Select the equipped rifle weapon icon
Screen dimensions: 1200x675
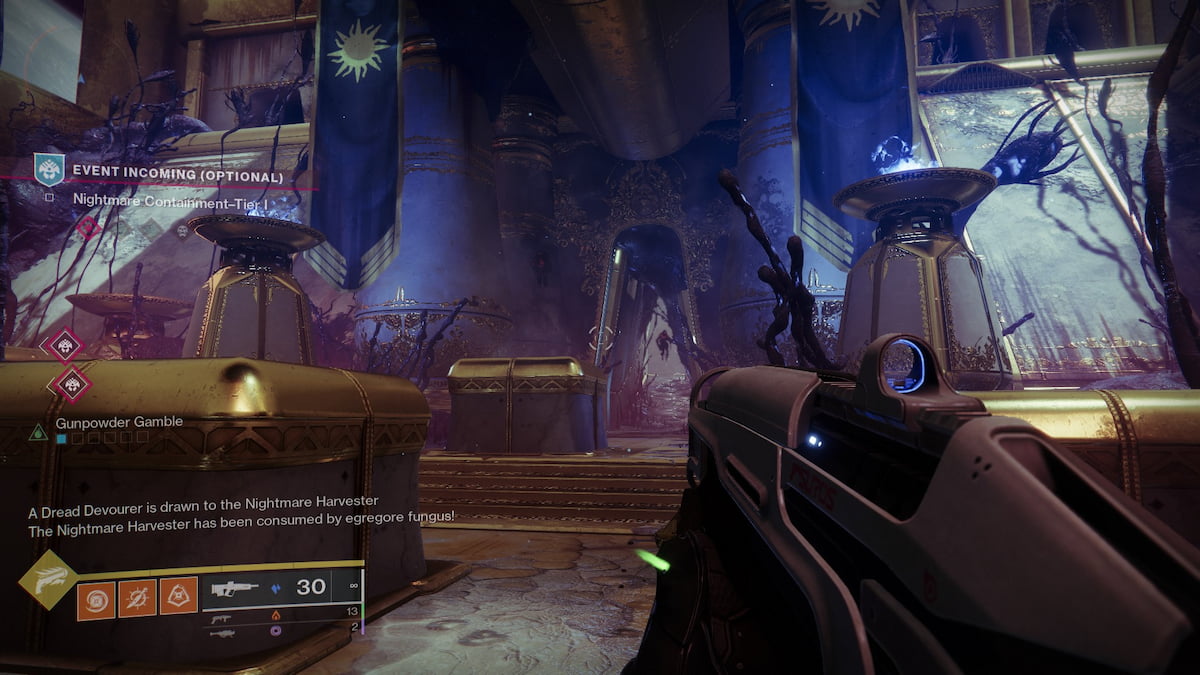235,588
